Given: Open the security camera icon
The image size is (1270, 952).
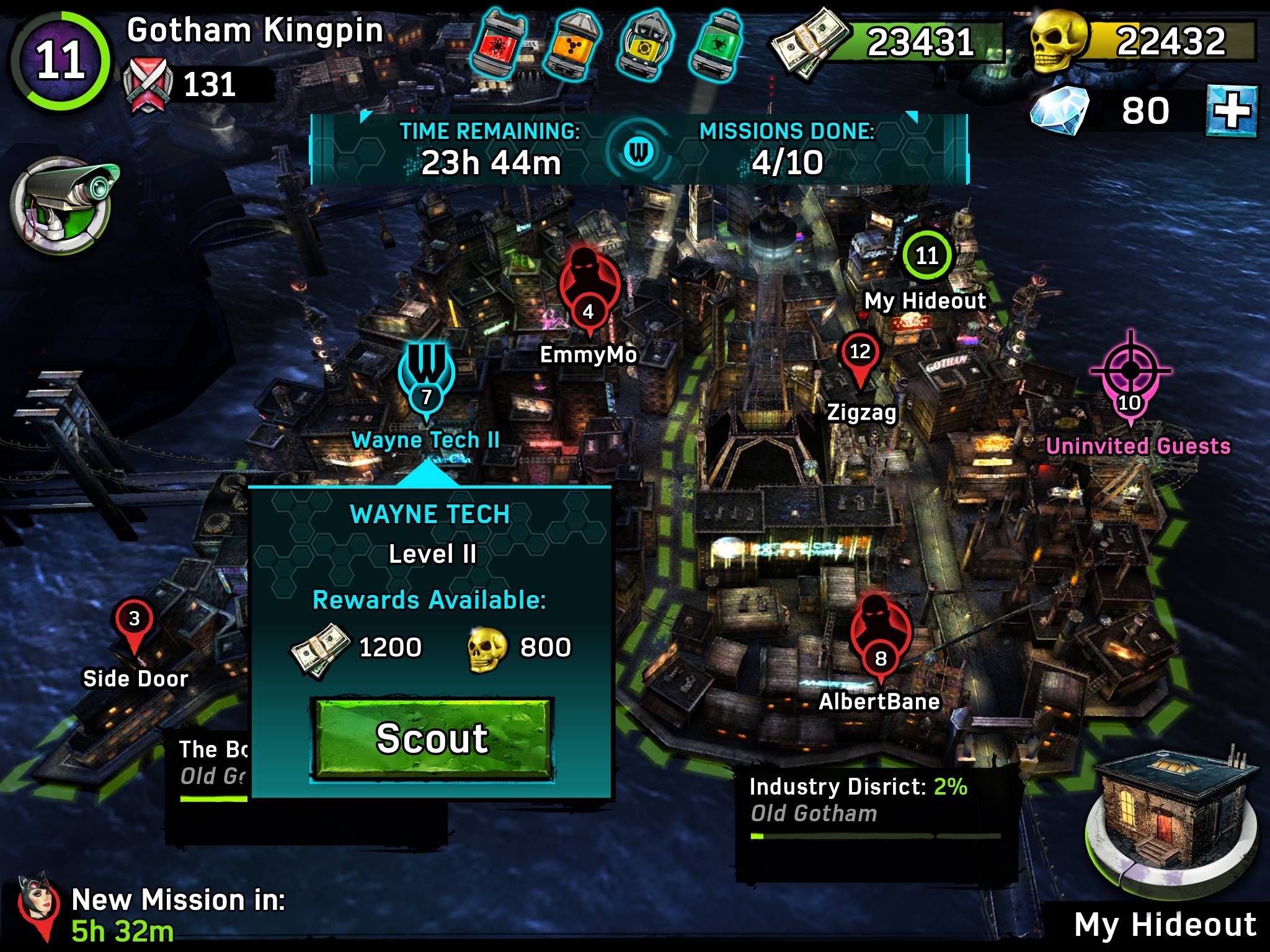Looking at the screenshot, I should 62,205.
